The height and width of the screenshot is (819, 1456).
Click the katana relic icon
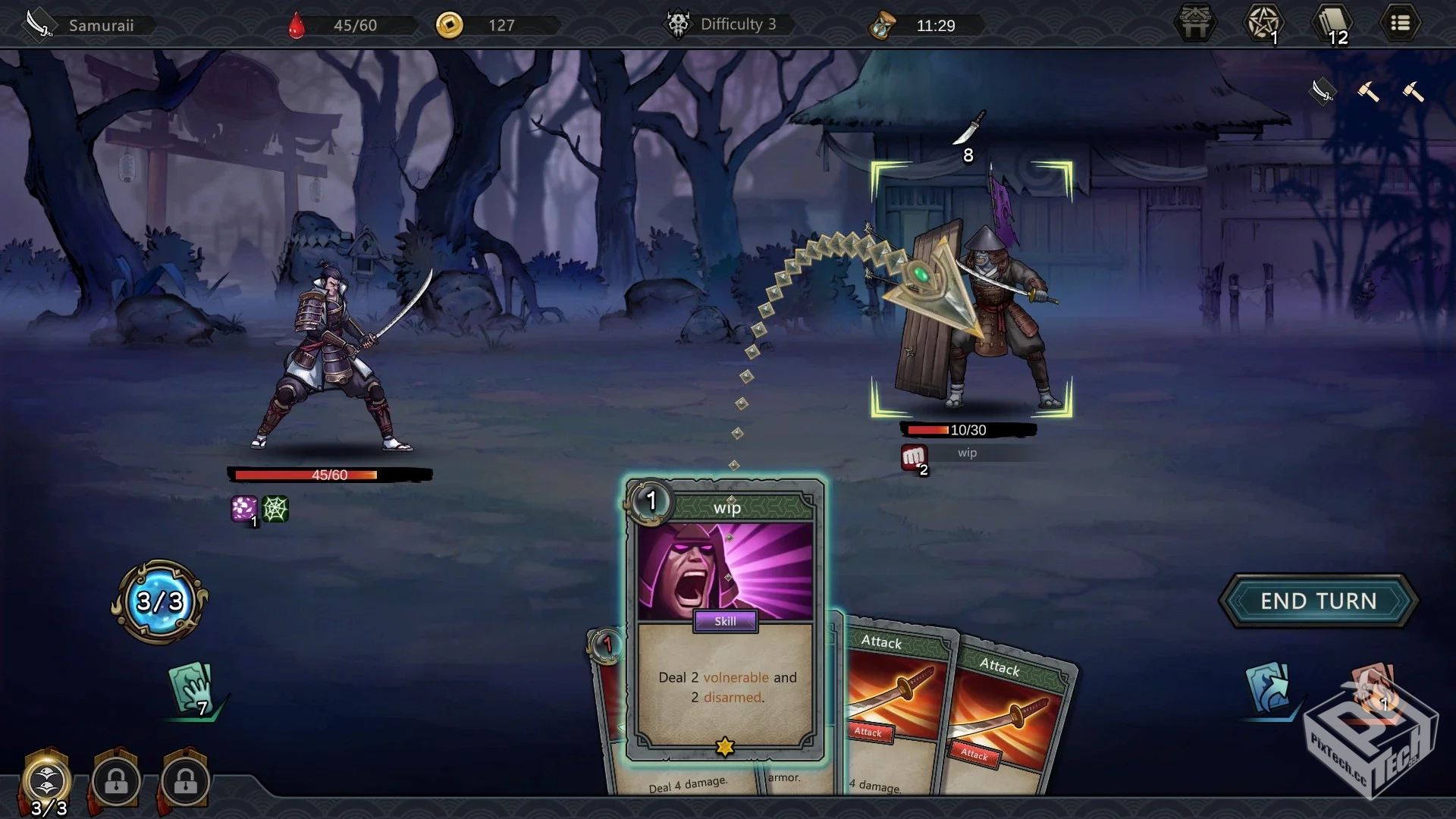point(1323,92)
